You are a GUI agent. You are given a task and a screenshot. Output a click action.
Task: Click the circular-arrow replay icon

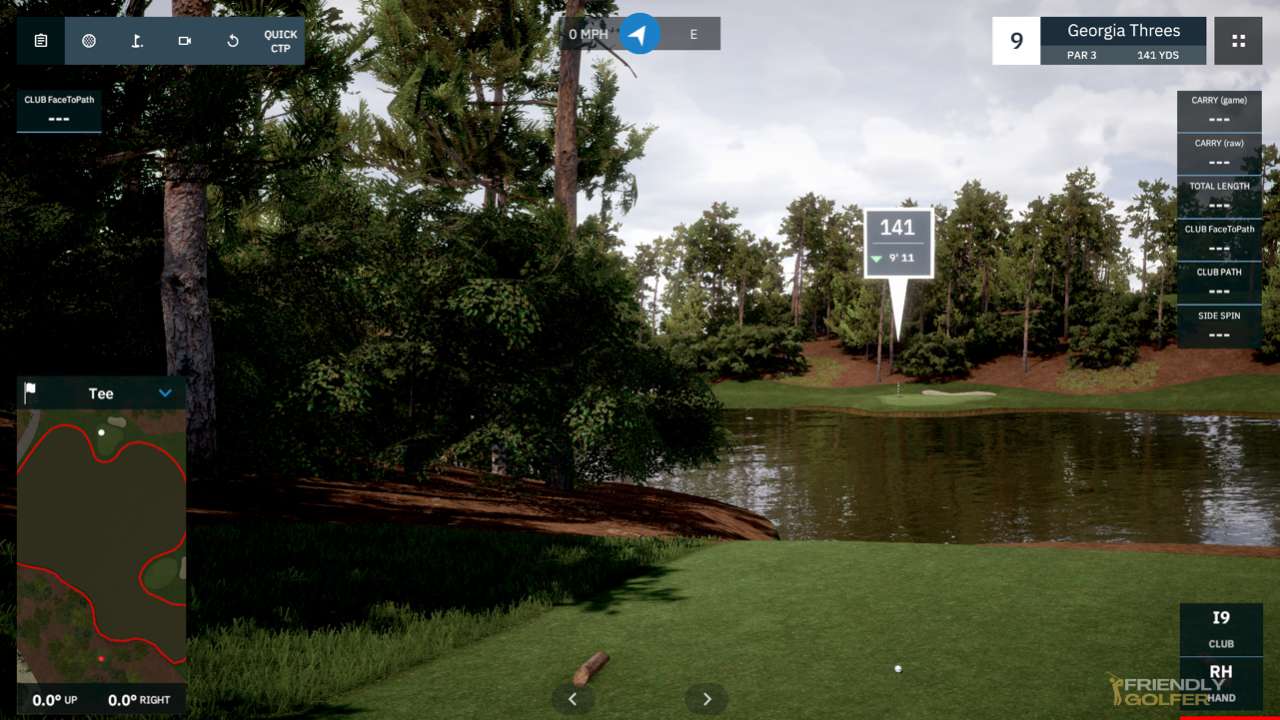[233, 41]
